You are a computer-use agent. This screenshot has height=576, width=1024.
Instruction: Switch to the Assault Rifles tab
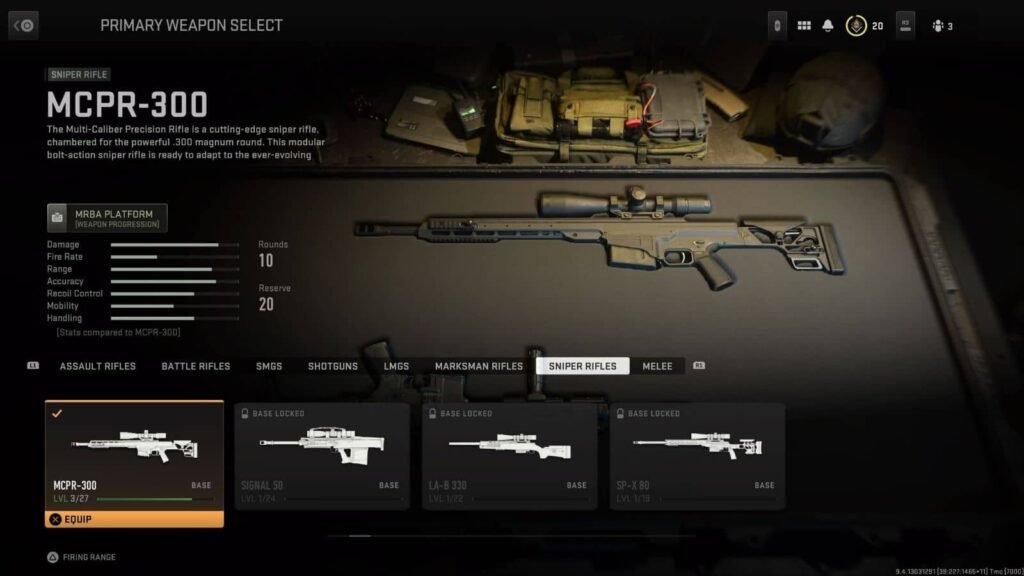click(97, 366)
